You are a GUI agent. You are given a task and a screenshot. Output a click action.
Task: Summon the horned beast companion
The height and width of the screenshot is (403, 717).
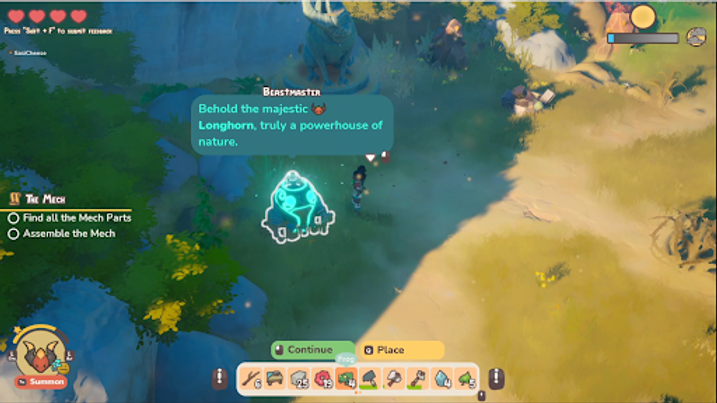42,381
